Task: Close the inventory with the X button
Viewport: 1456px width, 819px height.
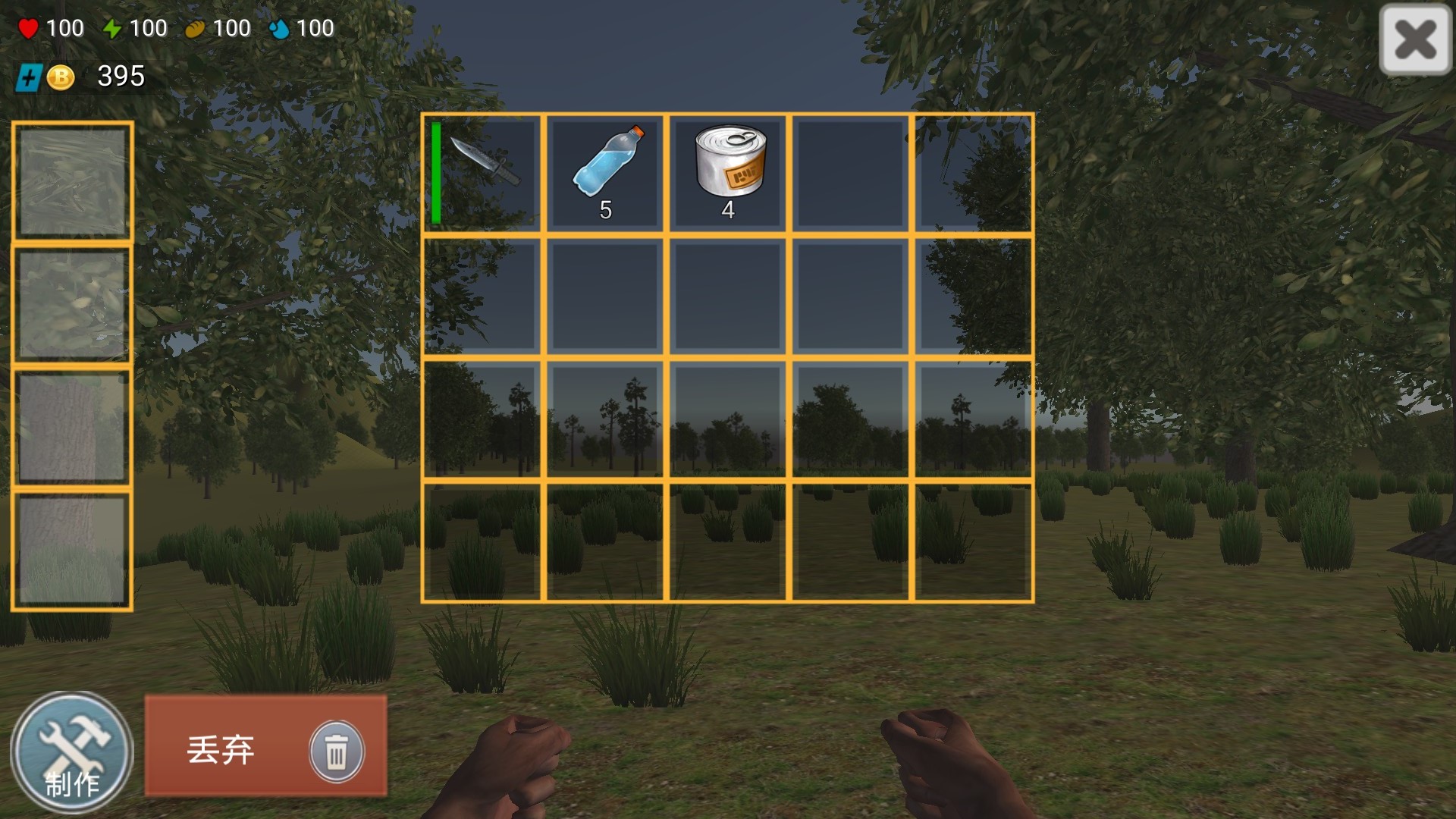Action: (x=1415, y=39)
